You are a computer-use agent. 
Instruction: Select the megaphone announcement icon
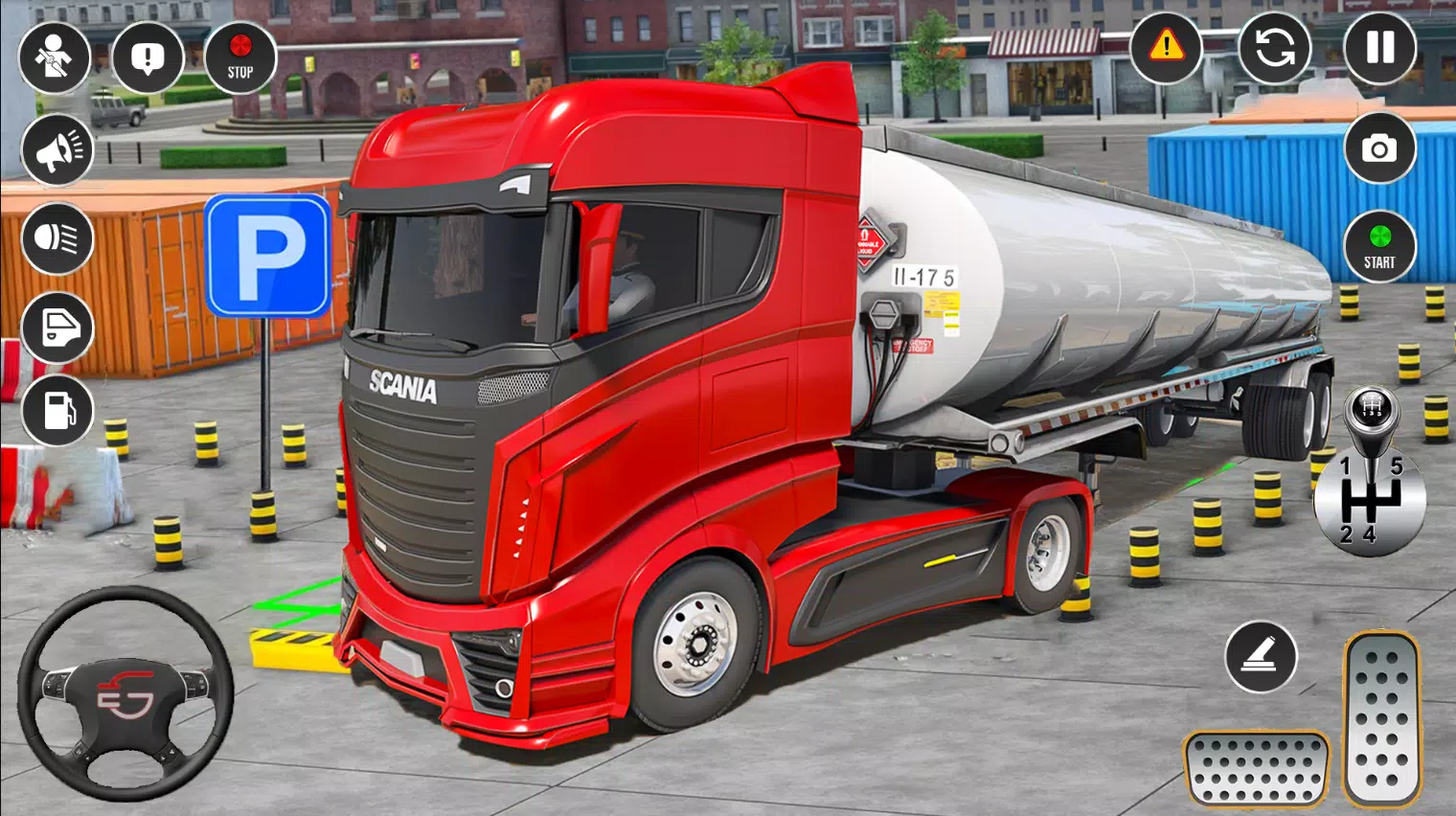click(x=57, y=149)
